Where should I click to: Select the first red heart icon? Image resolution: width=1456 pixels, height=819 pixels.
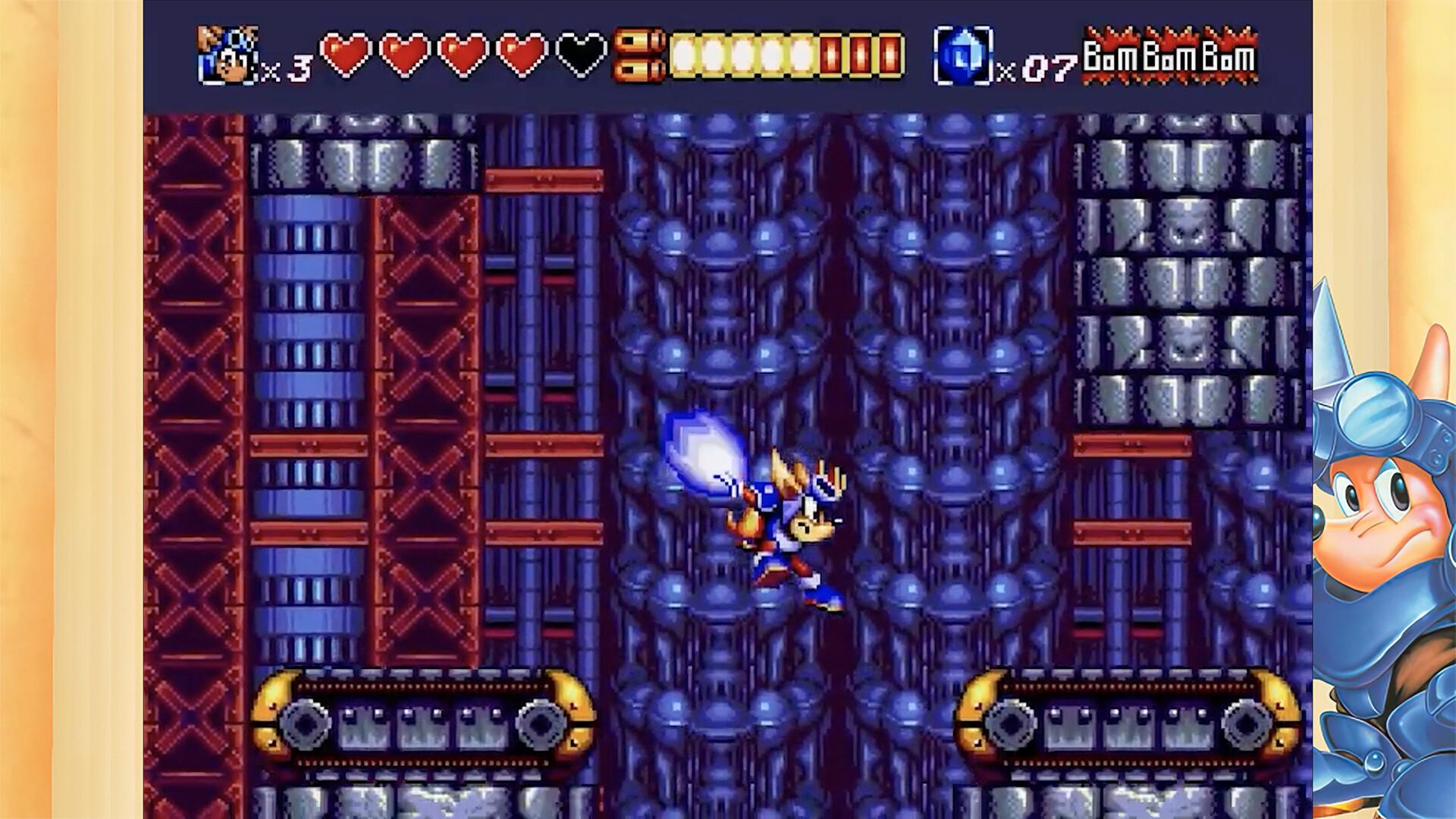point(345,53)
